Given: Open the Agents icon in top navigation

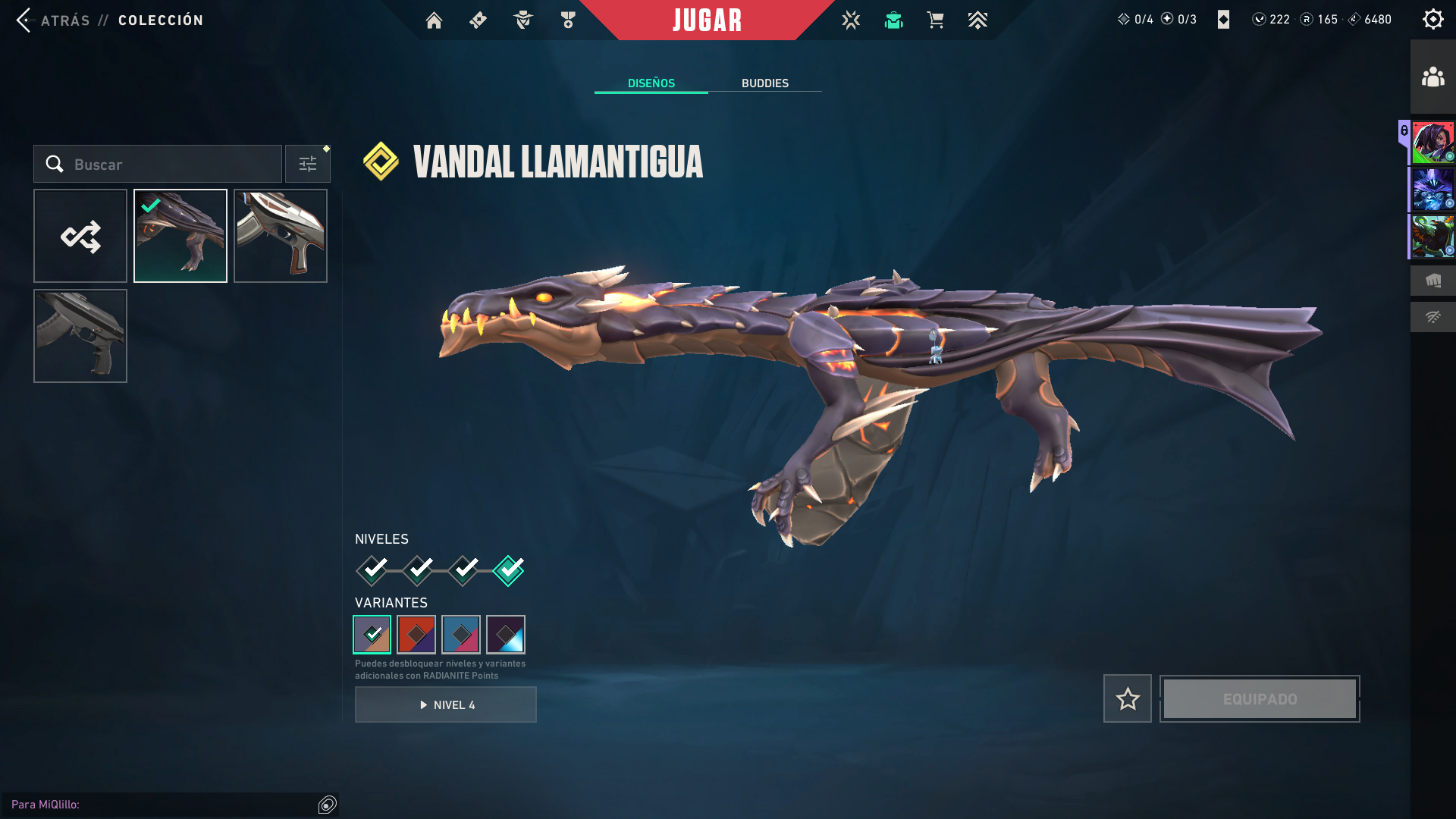Looking at the screenshot, I should click(522, 20).
